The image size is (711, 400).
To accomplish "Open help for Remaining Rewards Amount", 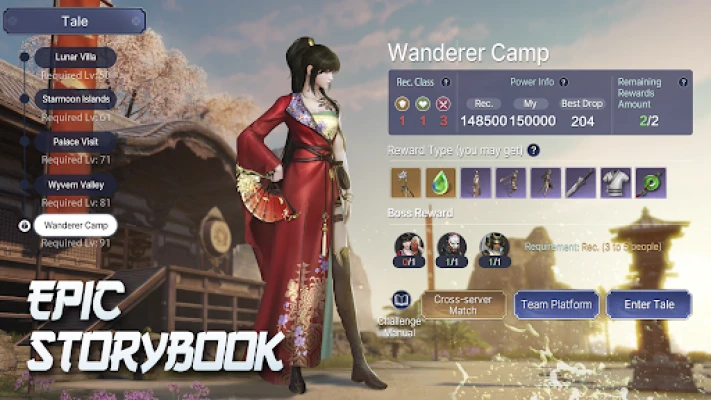I will [x=684, y=82].
